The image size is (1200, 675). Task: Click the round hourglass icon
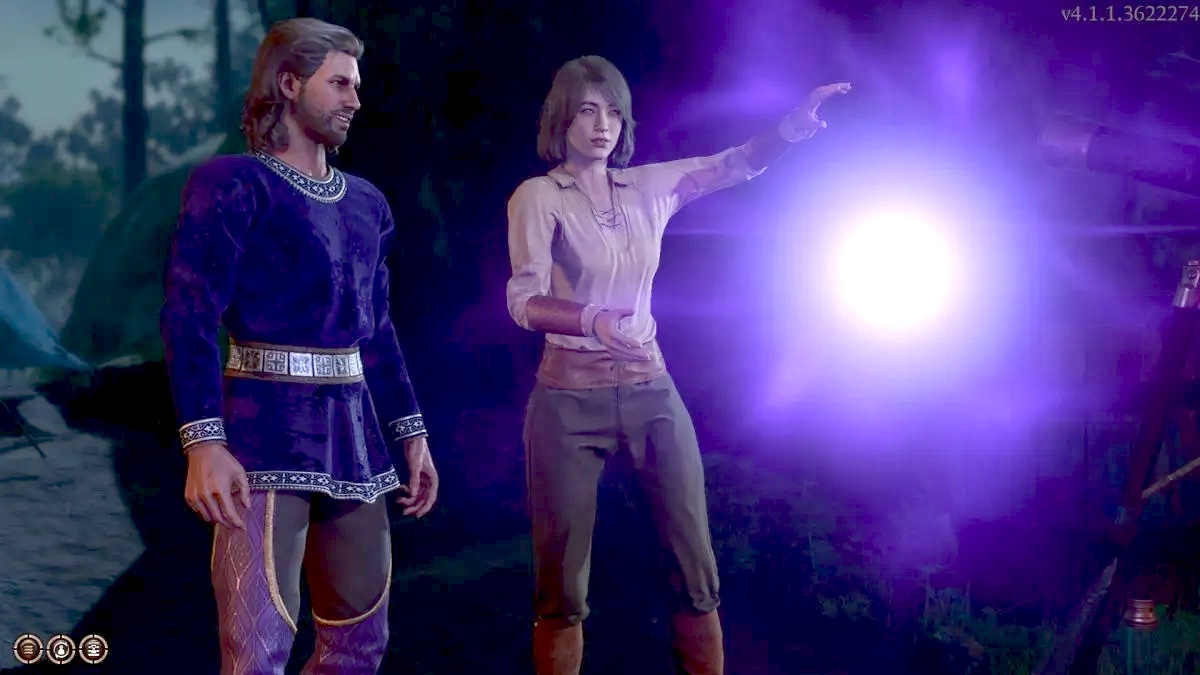93,649
